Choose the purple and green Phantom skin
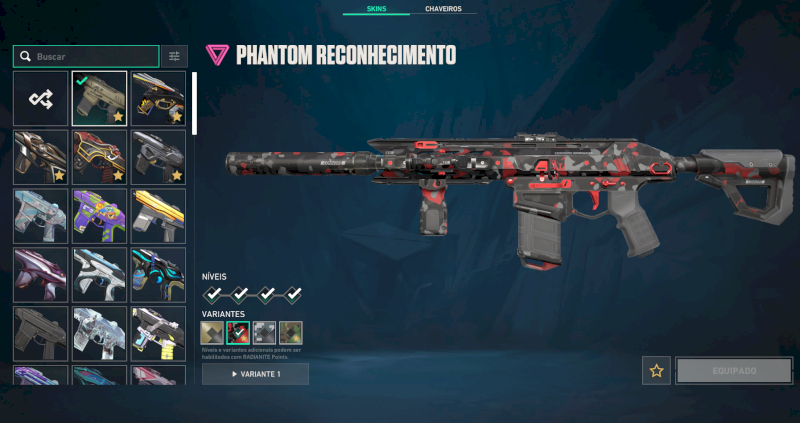The width and height of the screenshot is (800, 423). click(x=99, y=216)
